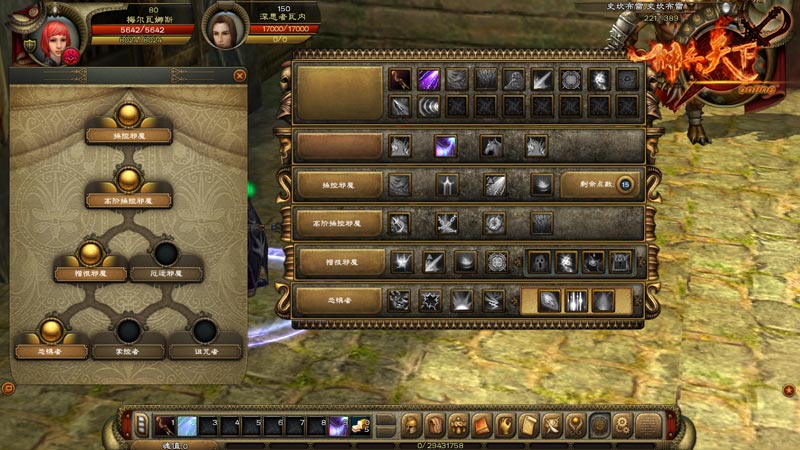
Task: Close the class tree panel
Action: pyautogui.click(x=239, y=75)
